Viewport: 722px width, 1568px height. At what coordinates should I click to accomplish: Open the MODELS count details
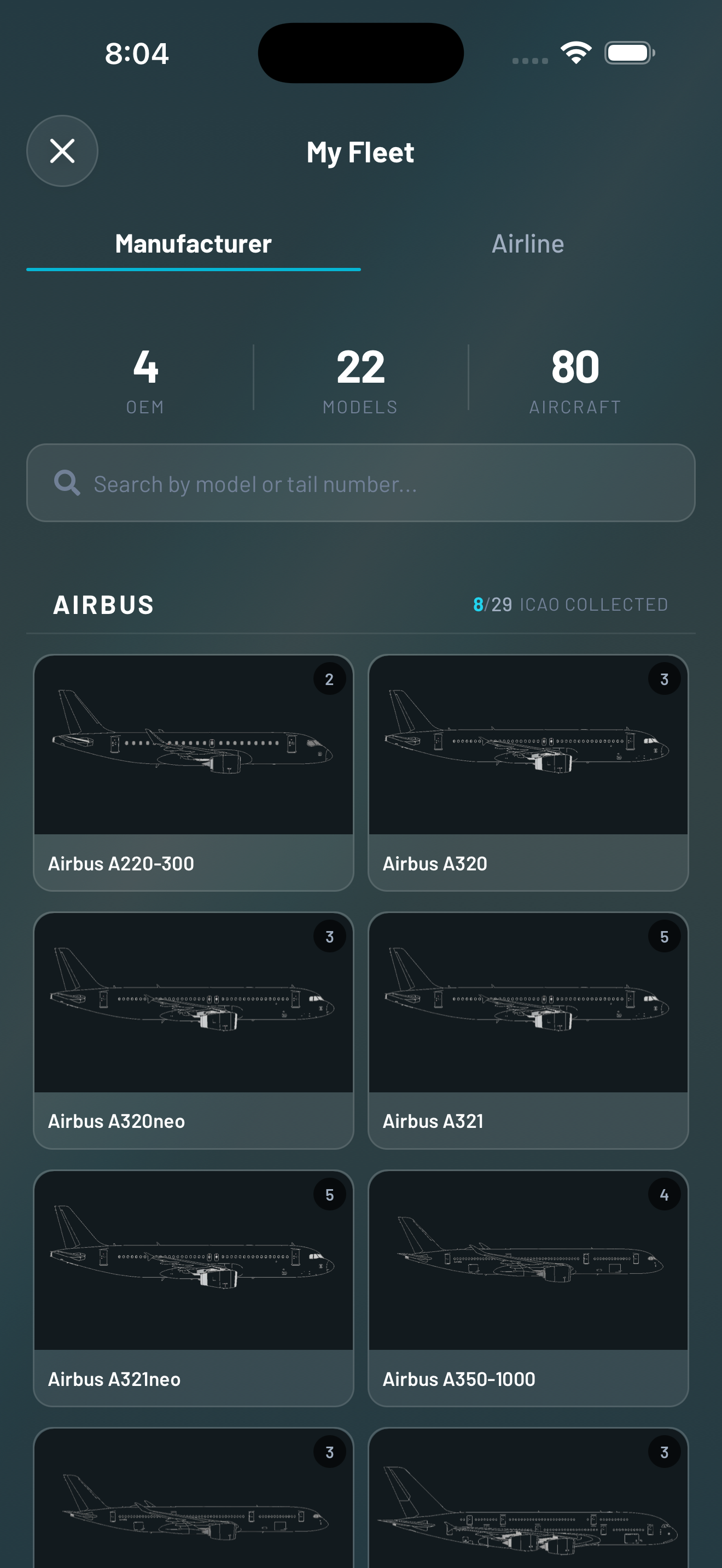tap(361, 377)
